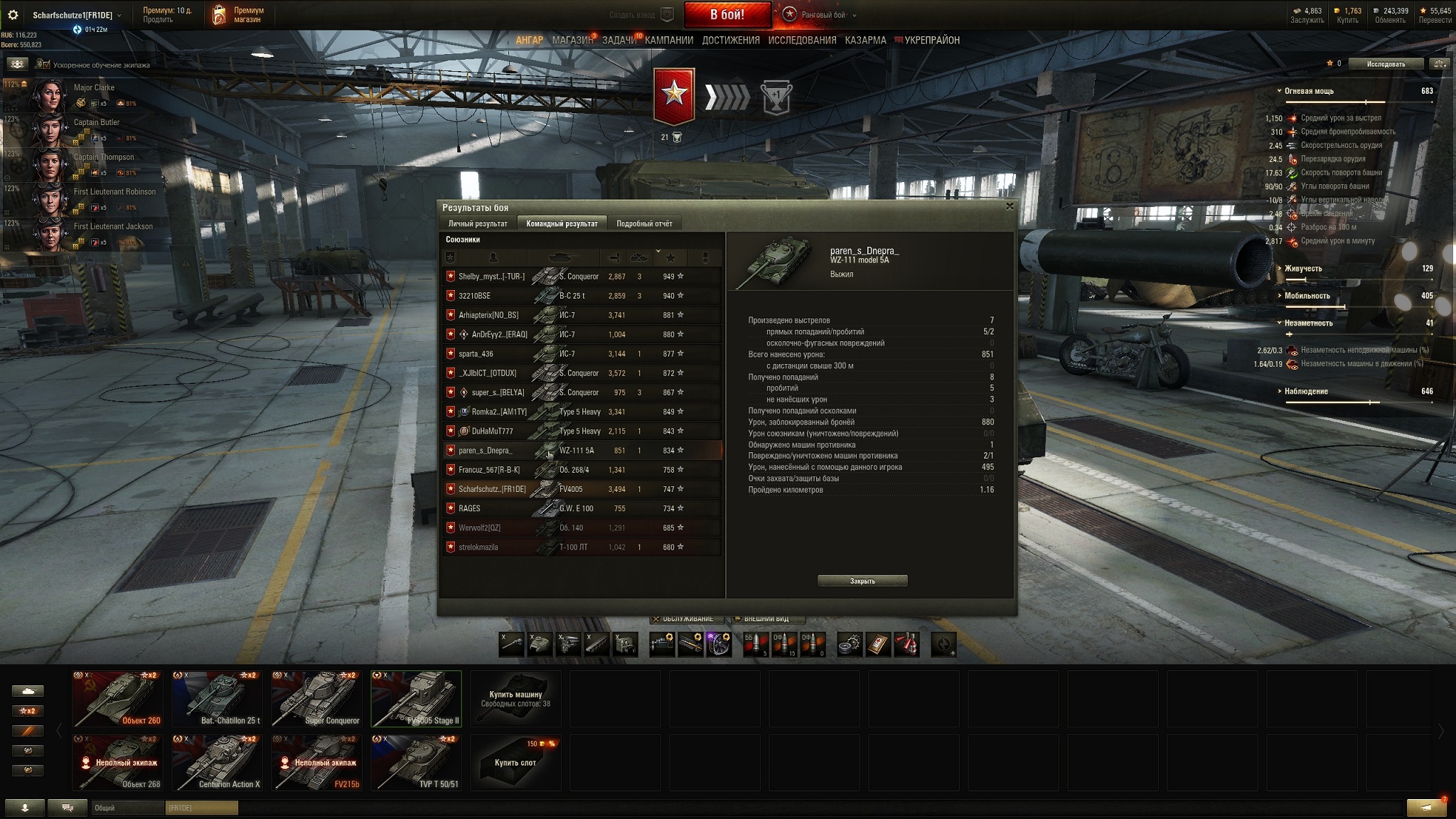Select the Объект 260 tank in carousel
The image size is (1456, 819).
click(118, 699)
